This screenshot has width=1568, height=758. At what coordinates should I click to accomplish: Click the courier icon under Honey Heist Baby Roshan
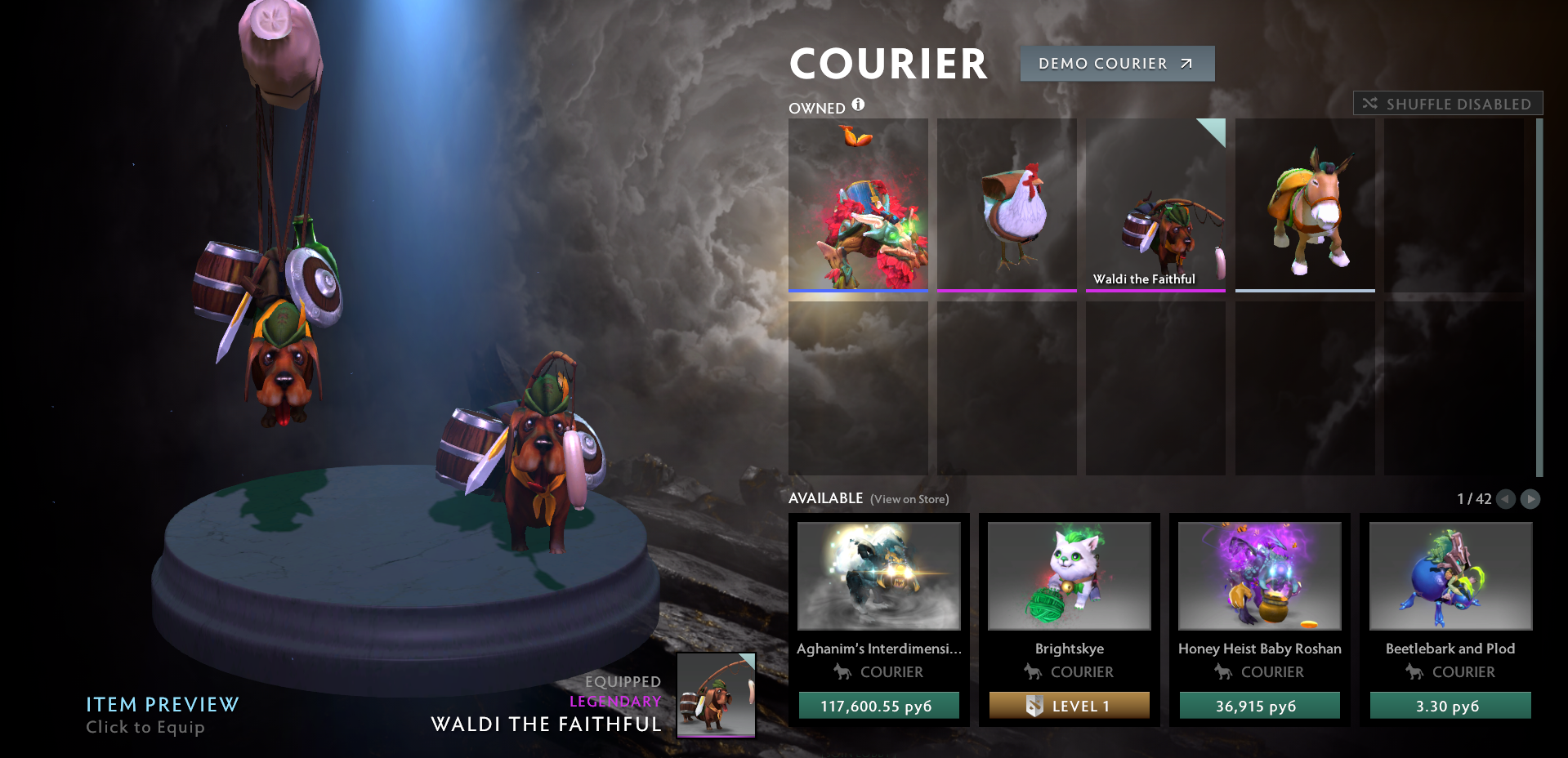(1222, 671)
